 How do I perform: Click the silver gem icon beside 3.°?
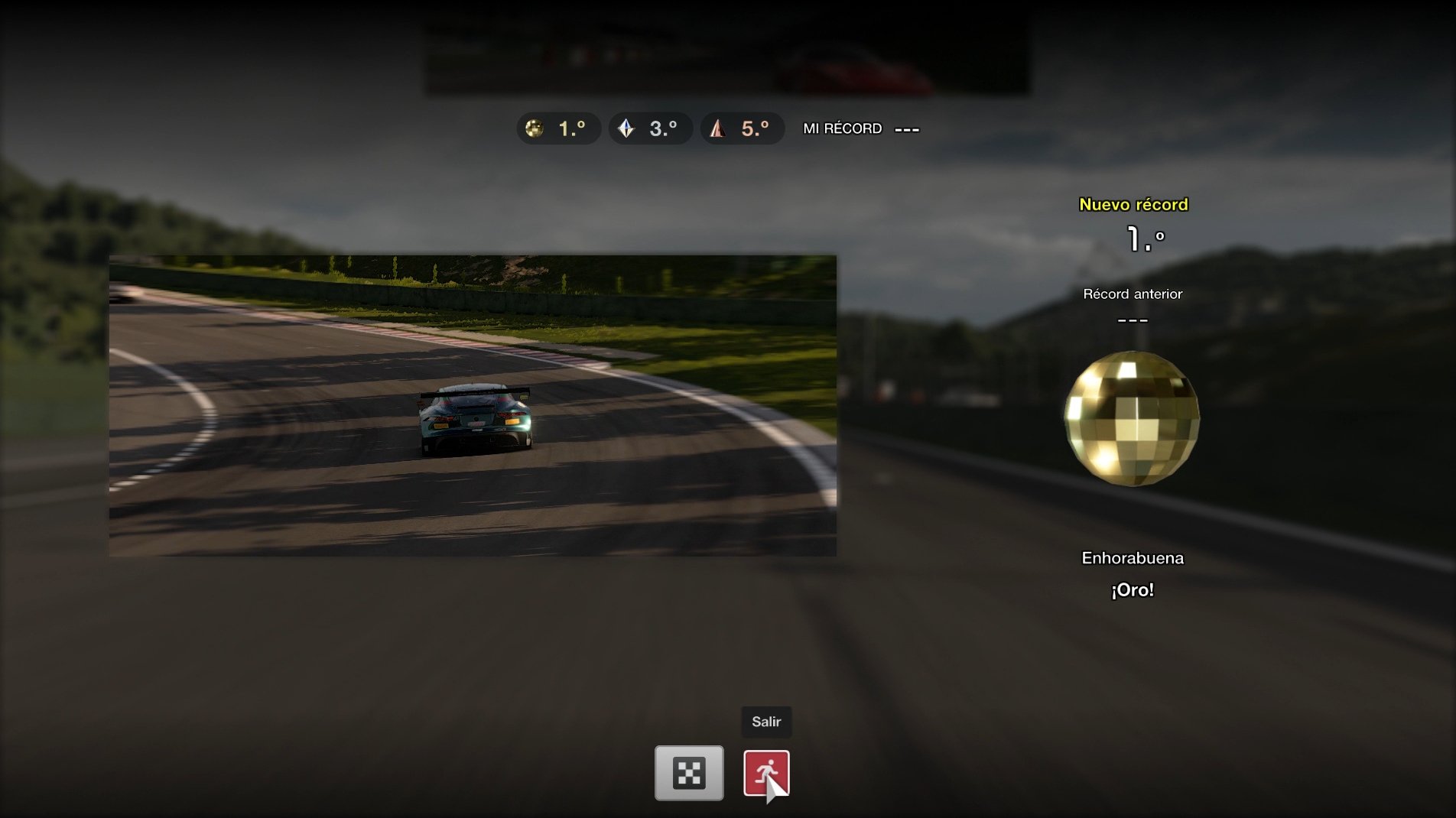[x=626, y=128]
